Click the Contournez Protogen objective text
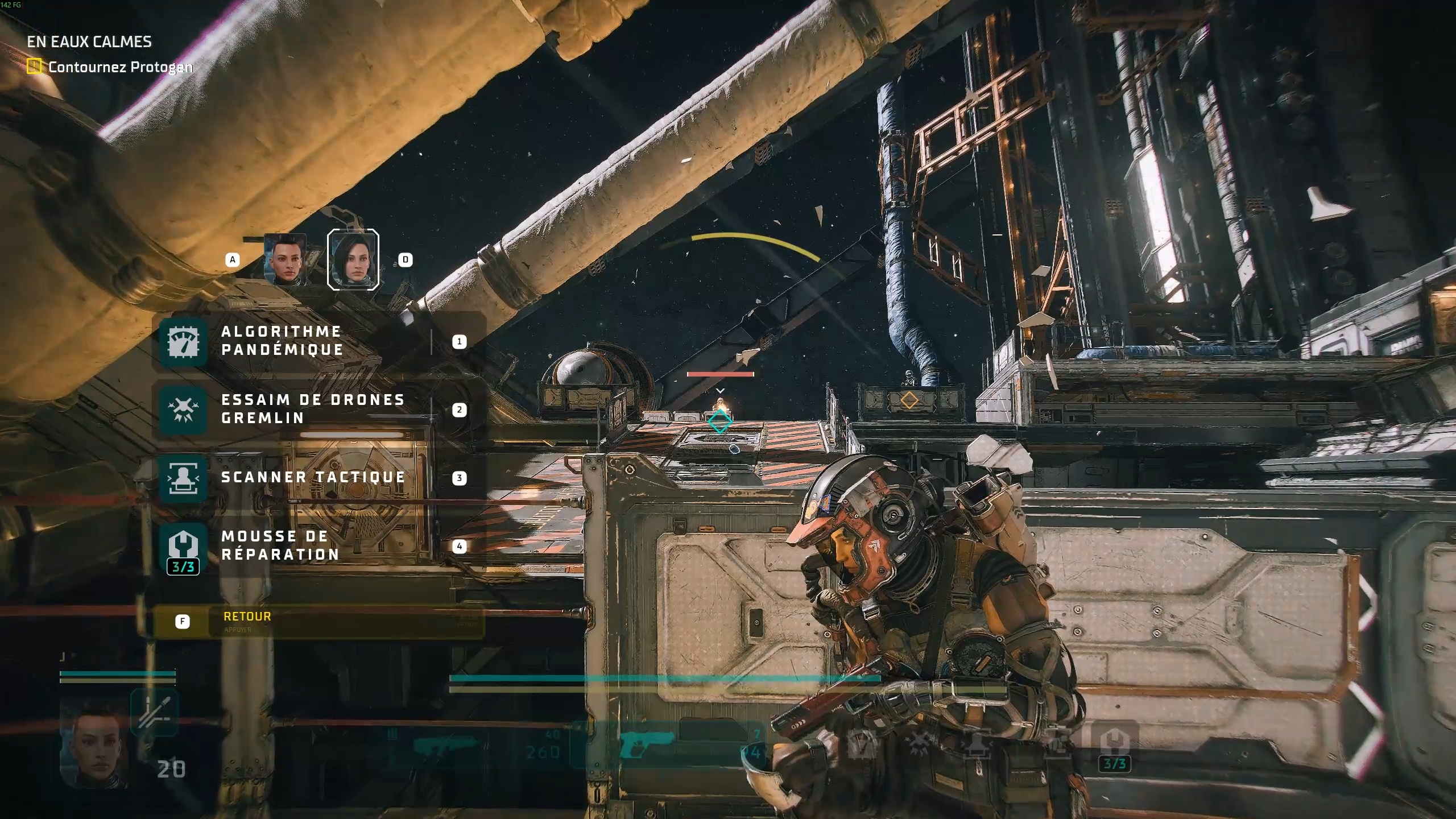The image size is (1456, 819). pos(120,67)
